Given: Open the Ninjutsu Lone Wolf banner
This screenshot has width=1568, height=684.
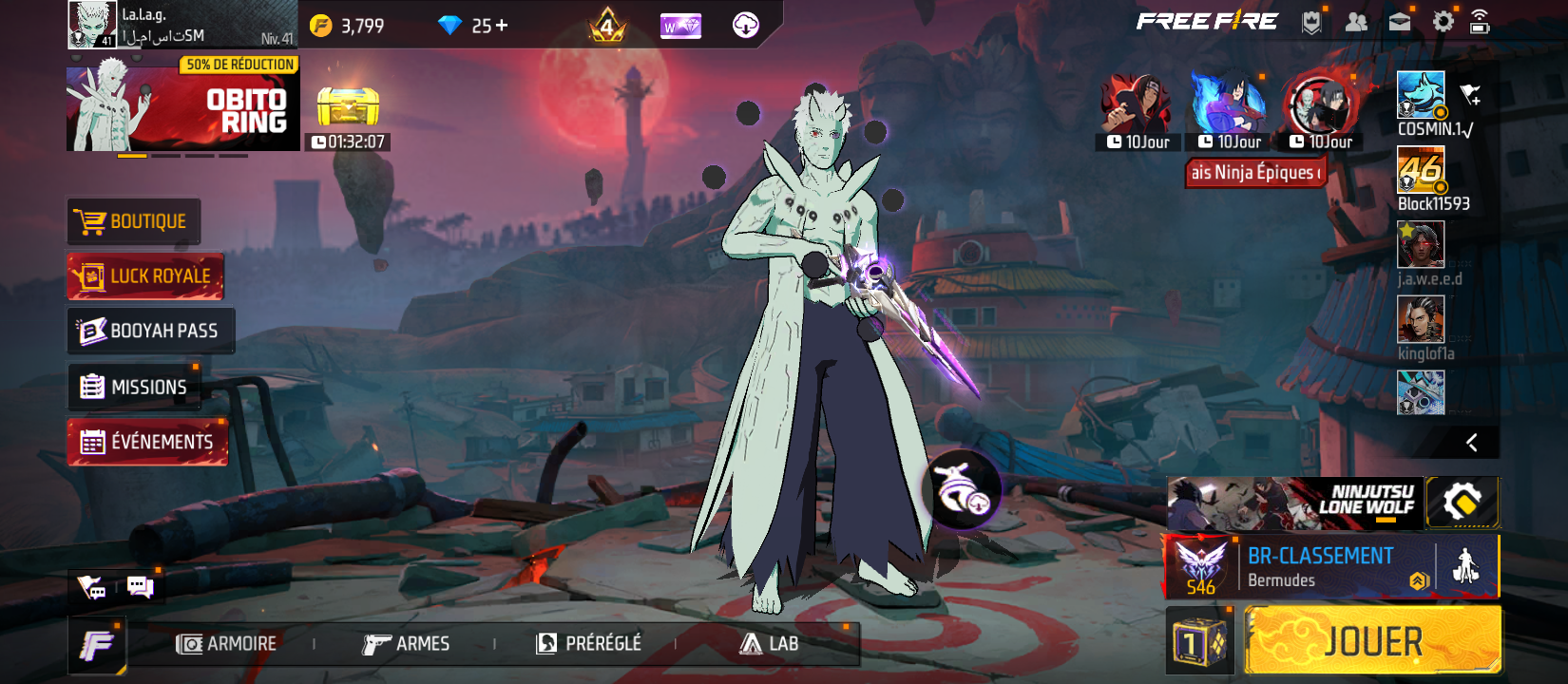Looking at the screenshot, I should click(1294, 503).
